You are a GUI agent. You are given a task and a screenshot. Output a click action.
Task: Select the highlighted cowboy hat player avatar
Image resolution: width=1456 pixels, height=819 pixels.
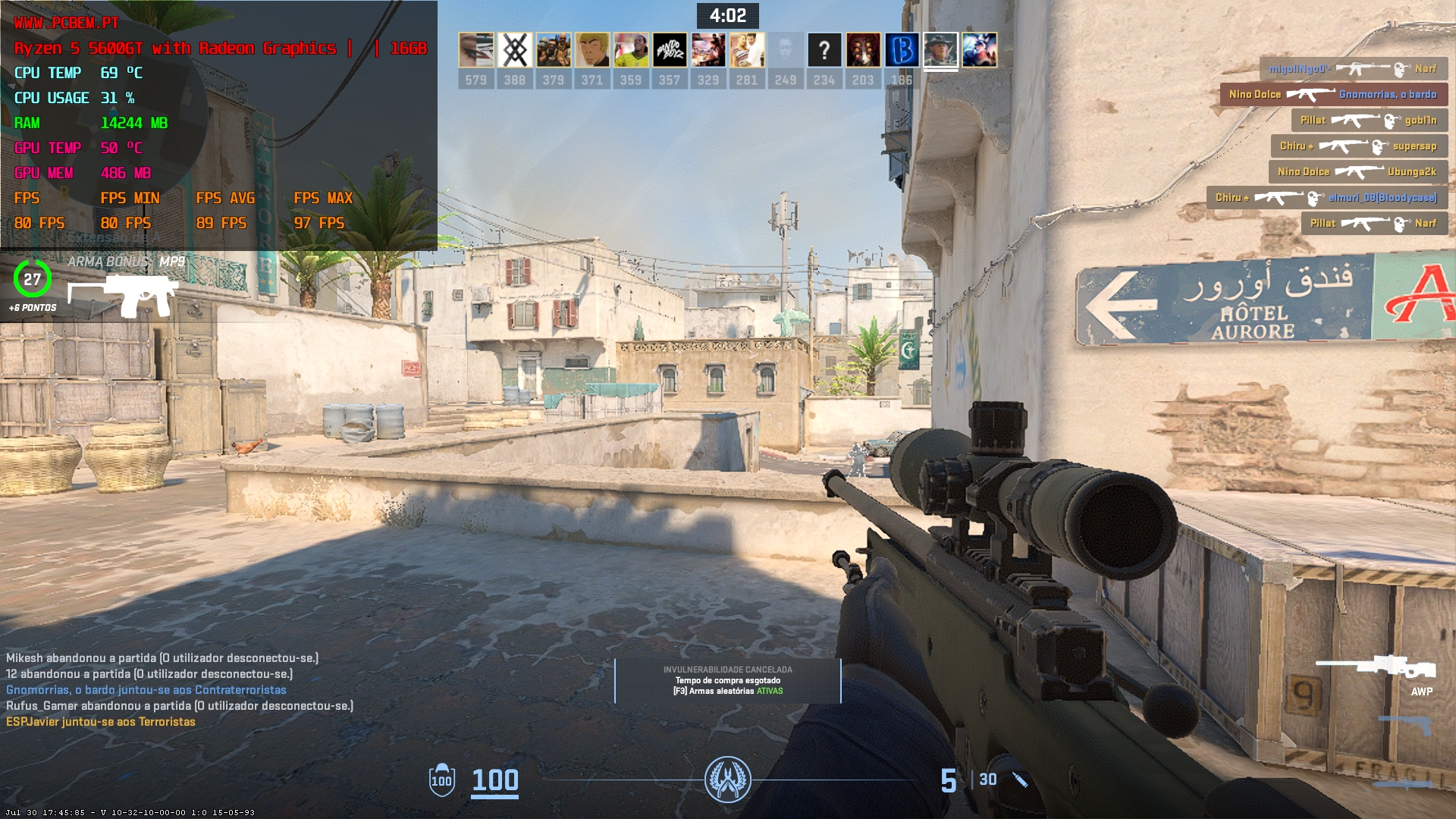[940, 51]
